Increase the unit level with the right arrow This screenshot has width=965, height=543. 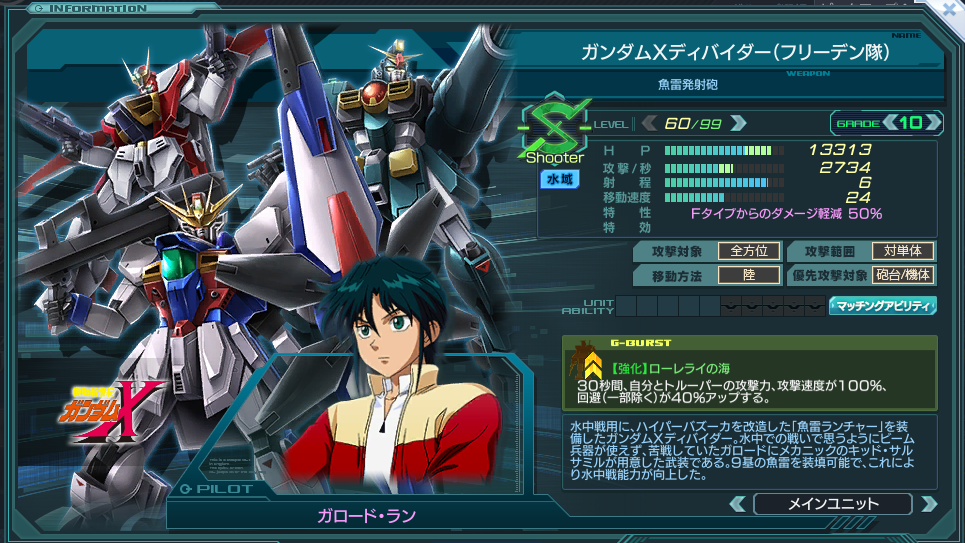(x=738, y=123)
